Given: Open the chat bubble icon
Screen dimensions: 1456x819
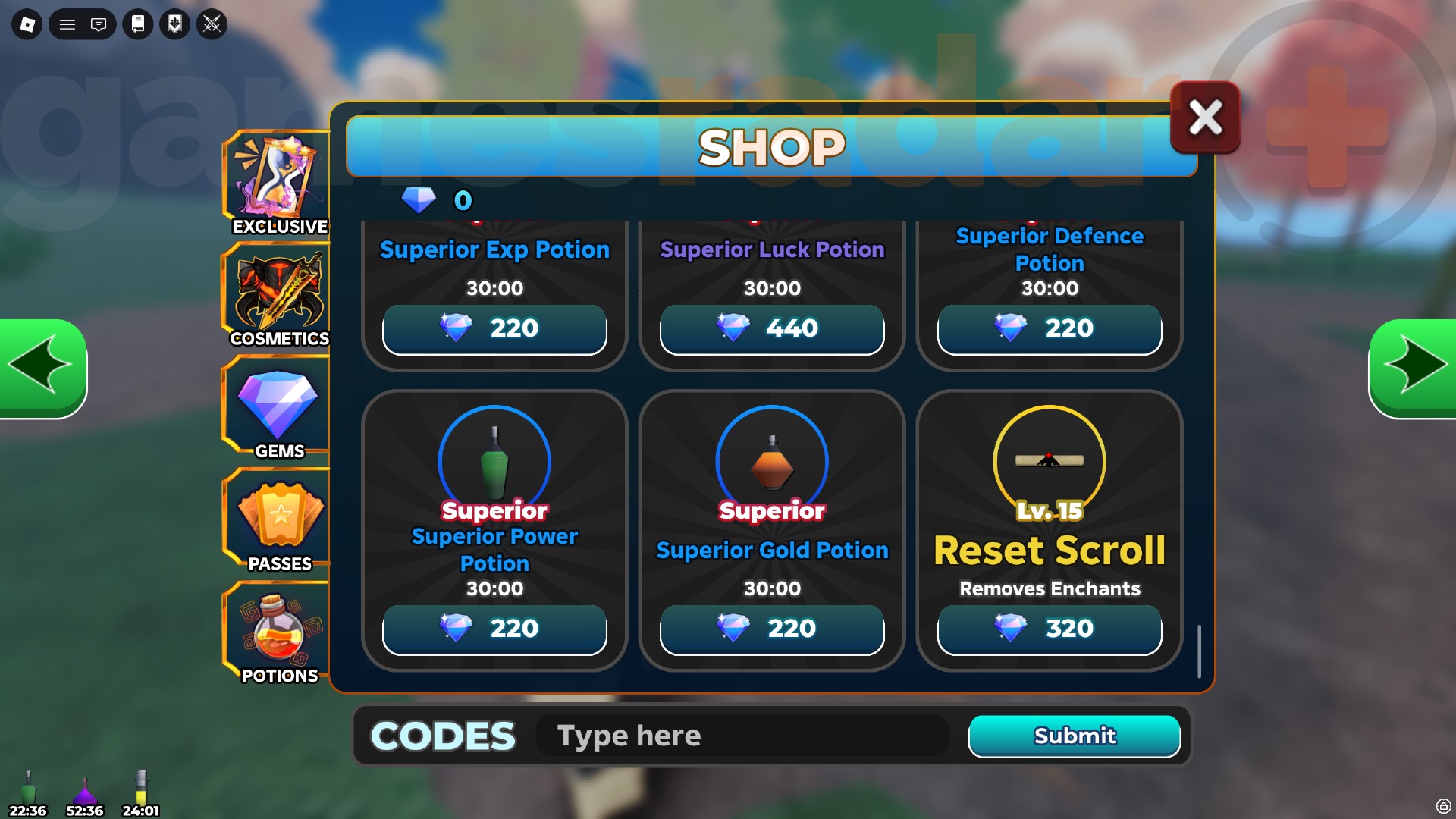Looking at the screenshot, I should pyautogui.click(x=99, y=24).
